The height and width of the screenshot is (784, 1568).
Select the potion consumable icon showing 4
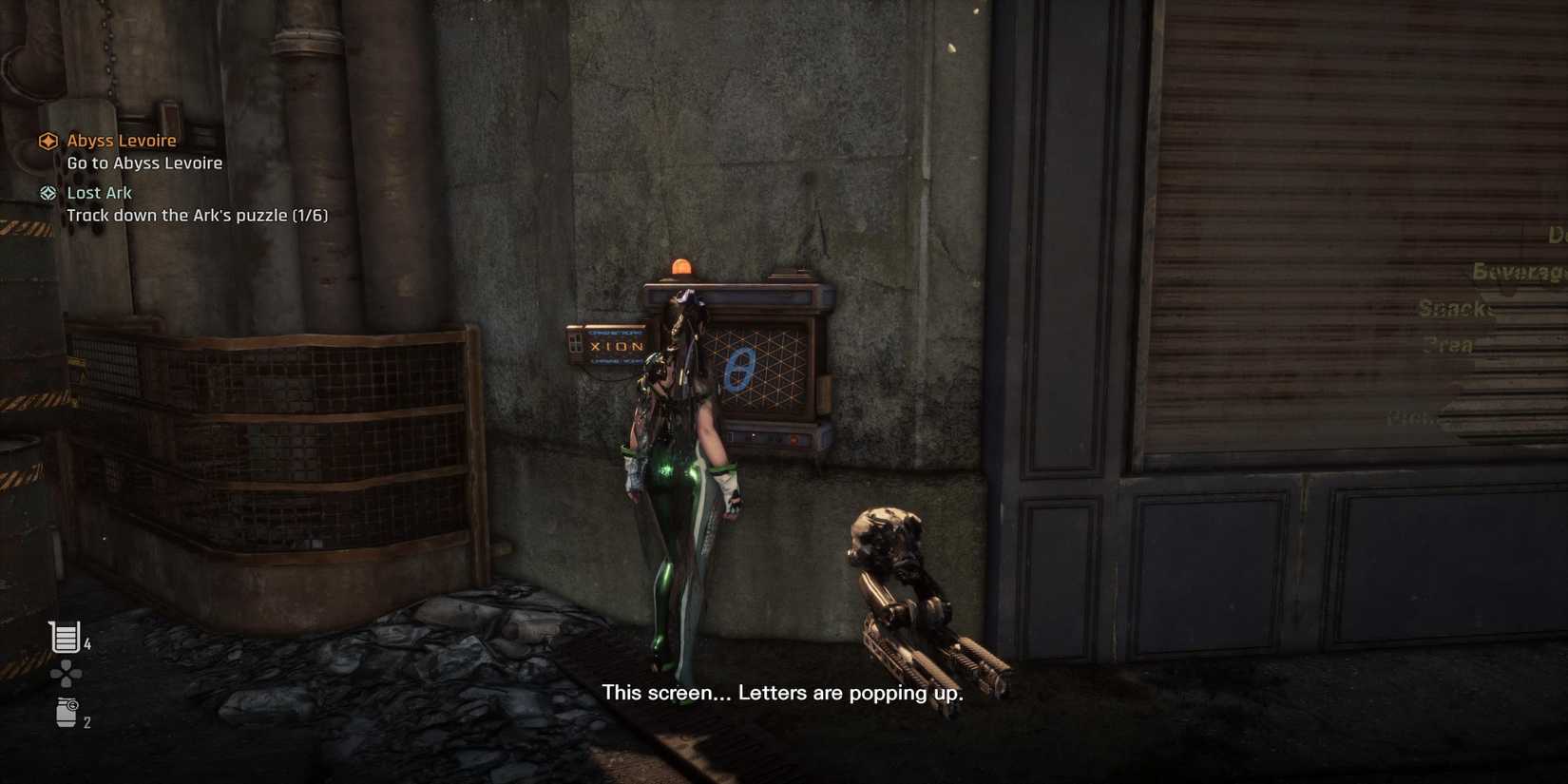pos(64,637)
